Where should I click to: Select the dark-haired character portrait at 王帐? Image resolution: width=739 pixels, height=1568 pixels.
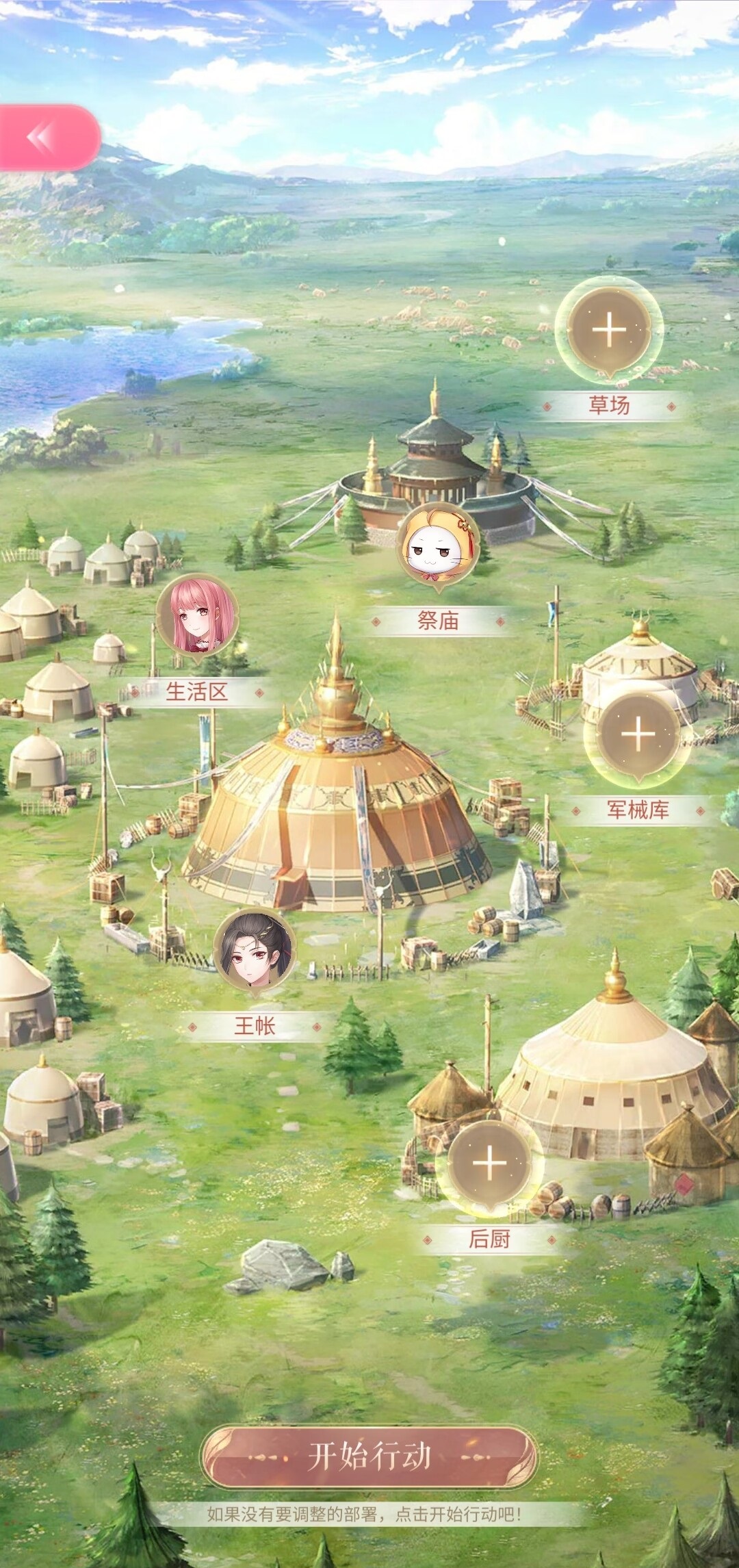255,951
